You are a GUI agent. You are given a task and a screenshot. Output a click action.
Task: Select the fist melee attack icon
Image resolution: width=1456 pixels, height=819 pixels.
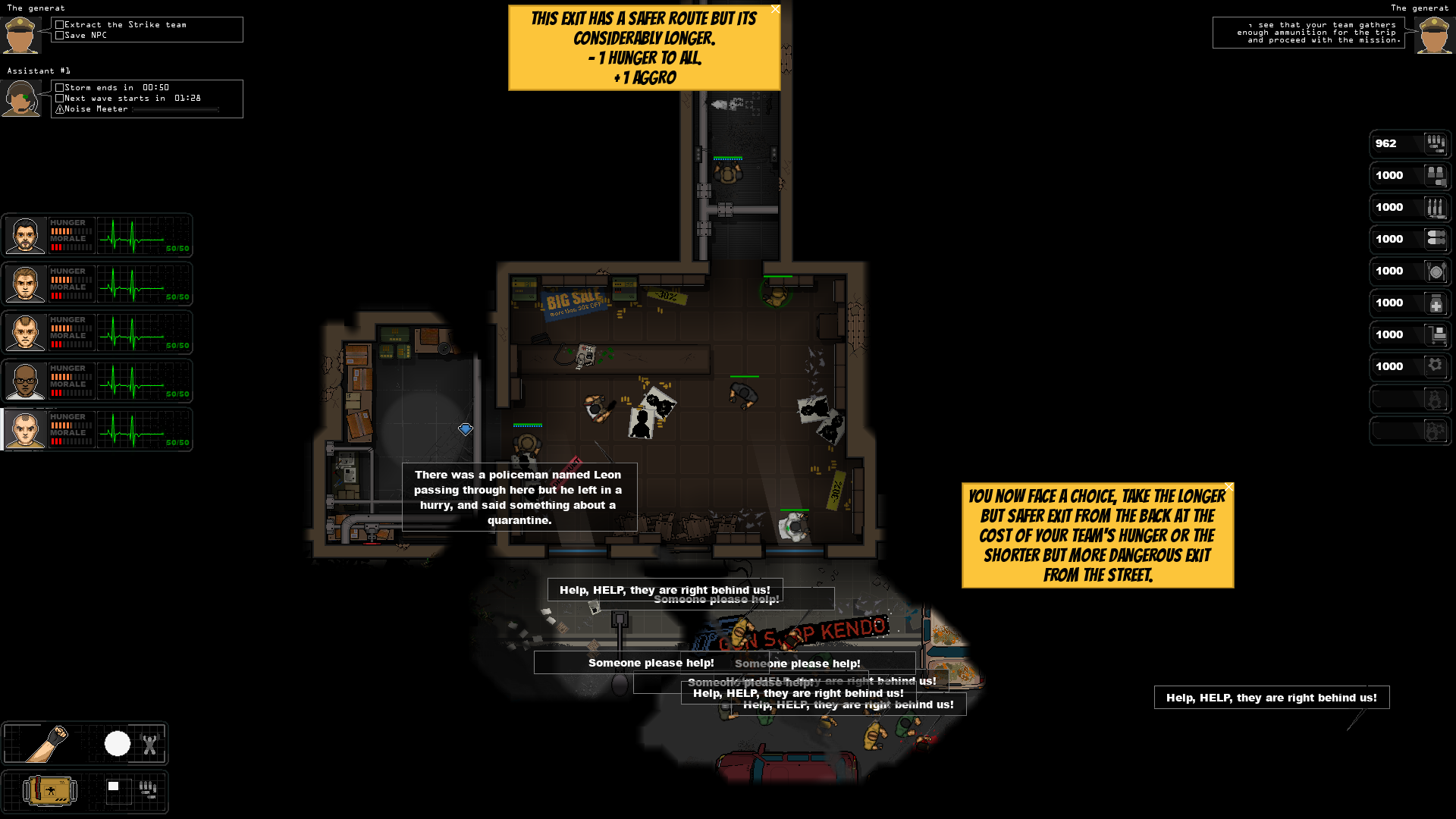pyautogui.click(x=45, y=744)
